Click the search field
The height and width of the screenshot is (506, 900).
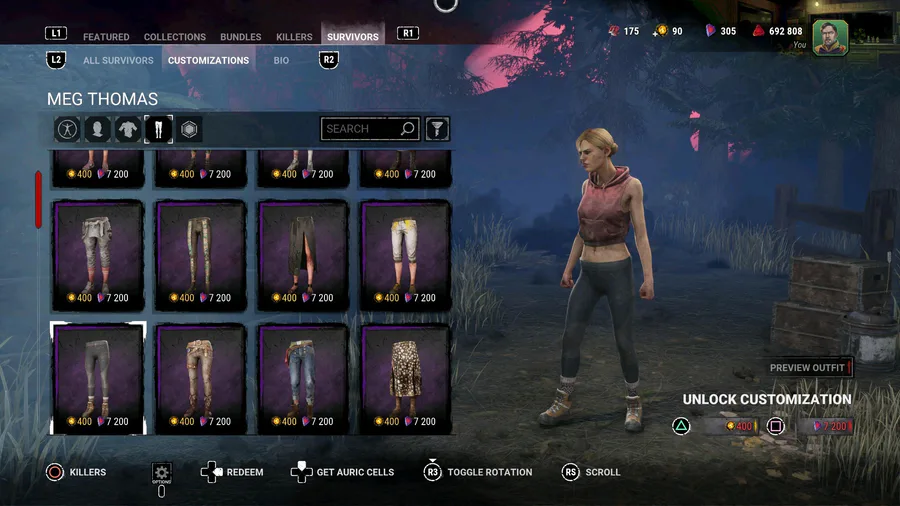pyautogui.click(x=360, y=129)
